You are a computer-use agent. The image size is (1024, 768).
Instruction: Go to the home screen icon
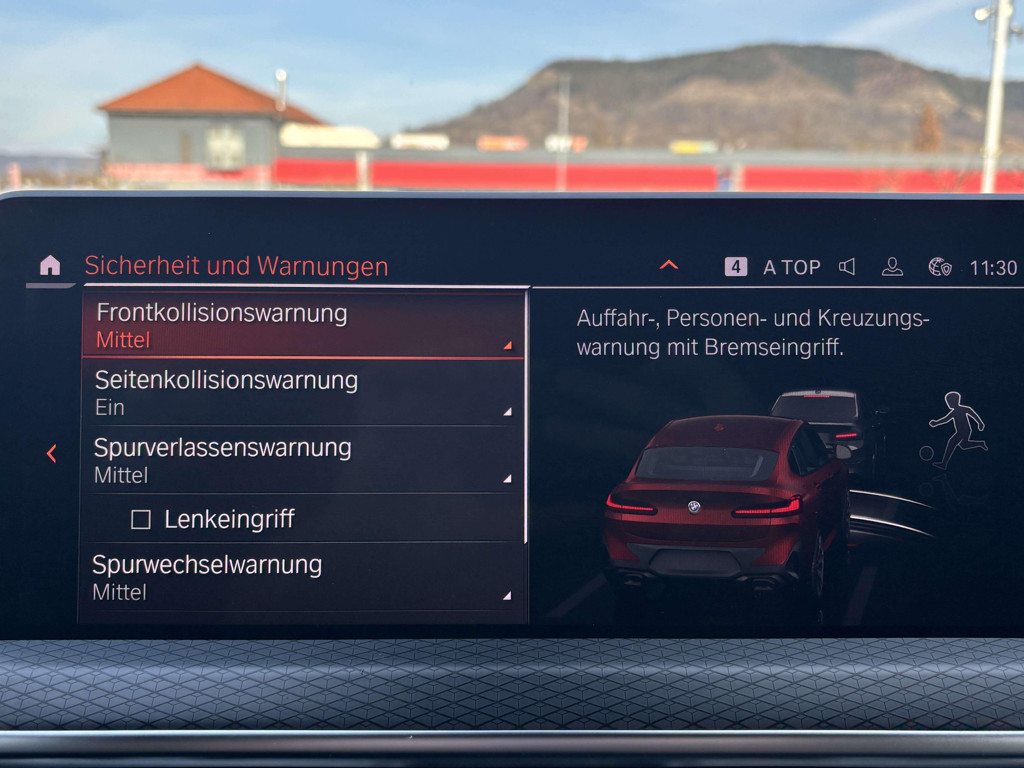[49, 265]
